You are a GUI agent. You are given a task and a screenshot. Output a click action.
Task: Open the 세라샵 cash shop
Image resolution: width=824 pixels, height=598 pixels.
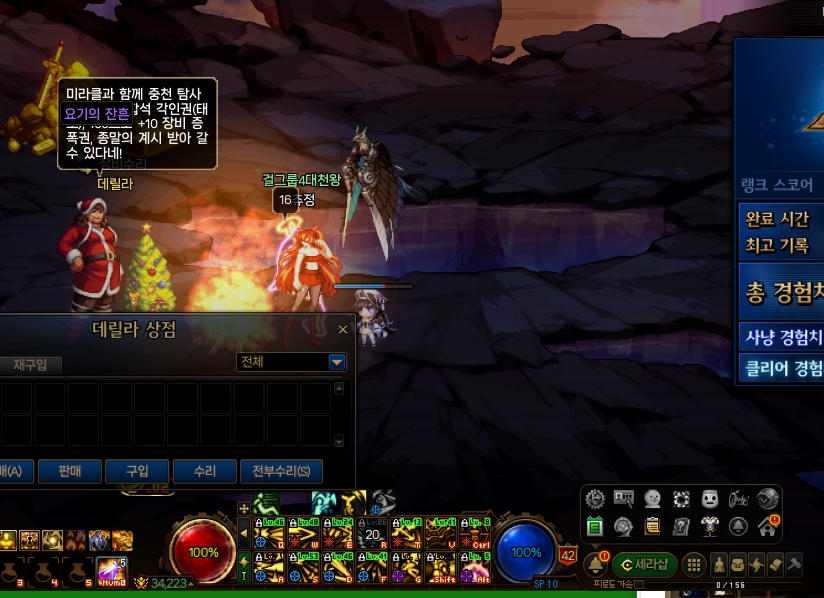[x=645, y=564]
